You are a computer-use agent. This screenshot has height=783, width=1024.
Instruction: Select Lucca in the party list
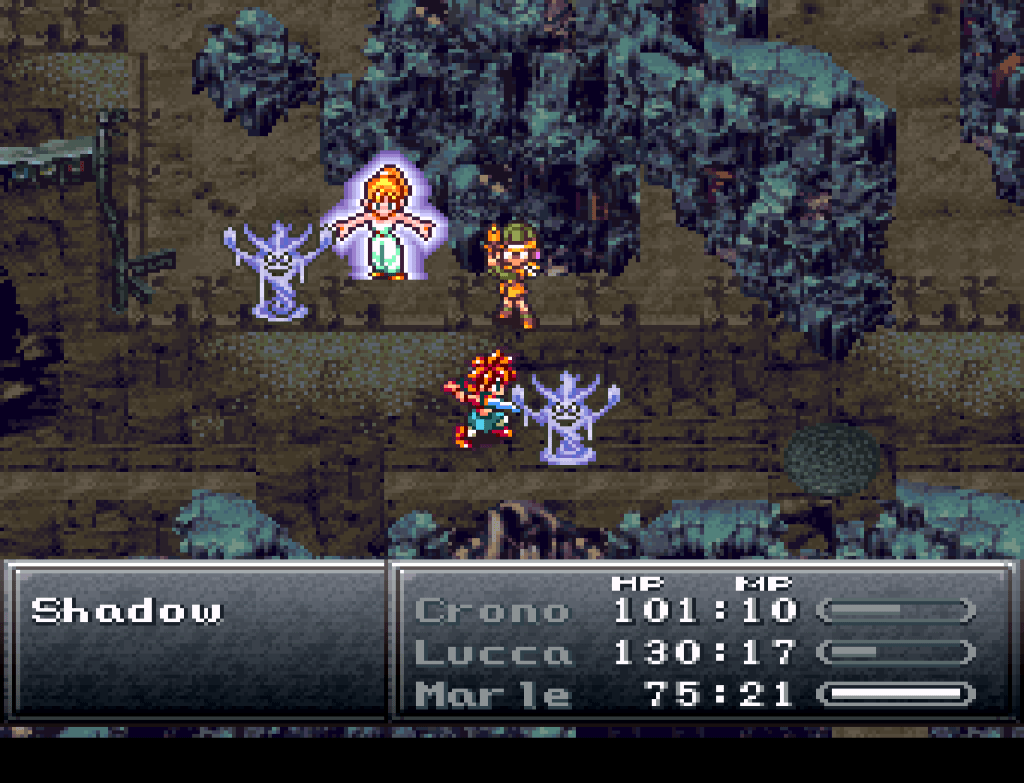pos(492,653)
